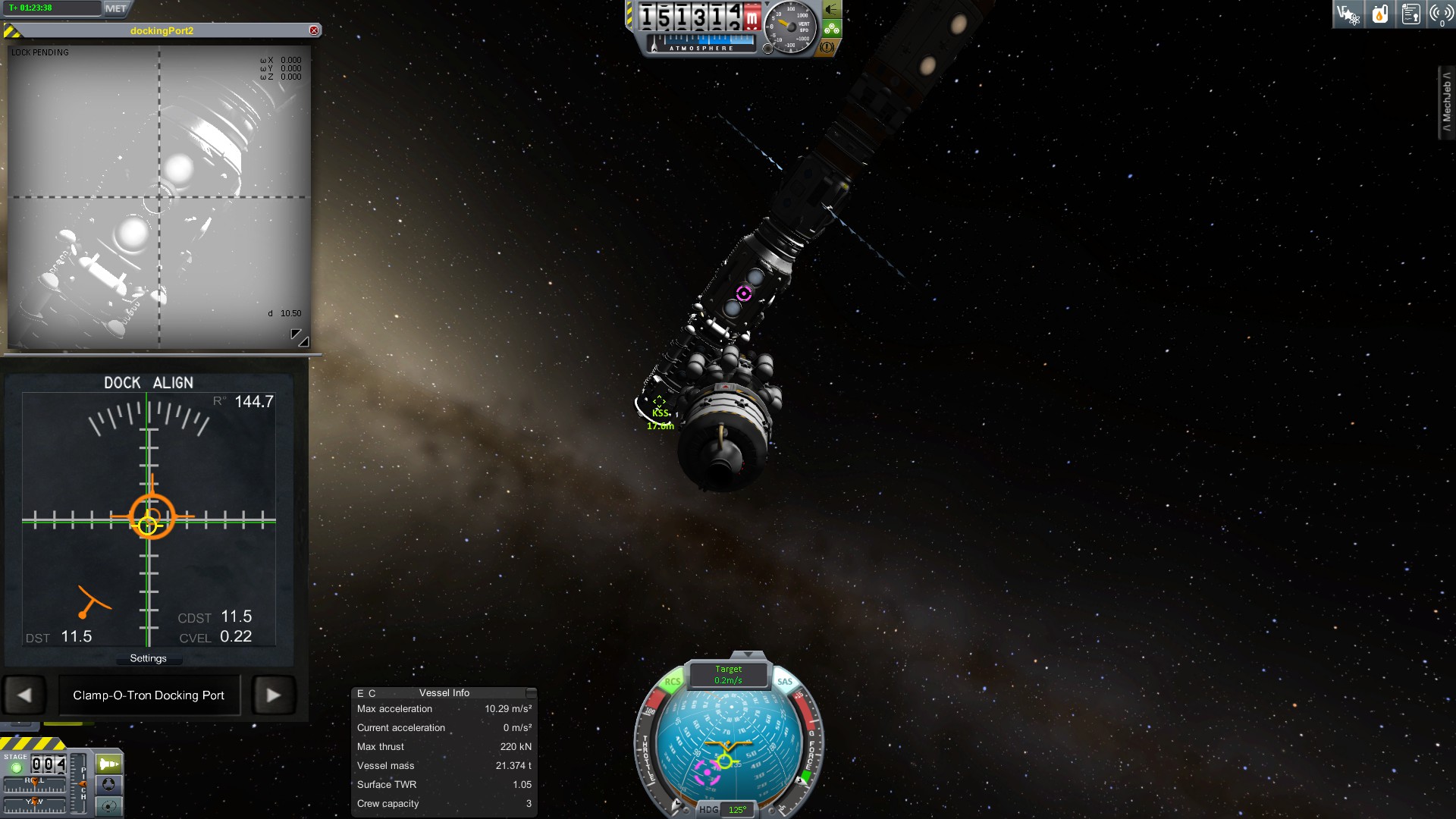Toggle the brakes warning button
Viewport: 1456px width, 819px height.
pos(827,47)
